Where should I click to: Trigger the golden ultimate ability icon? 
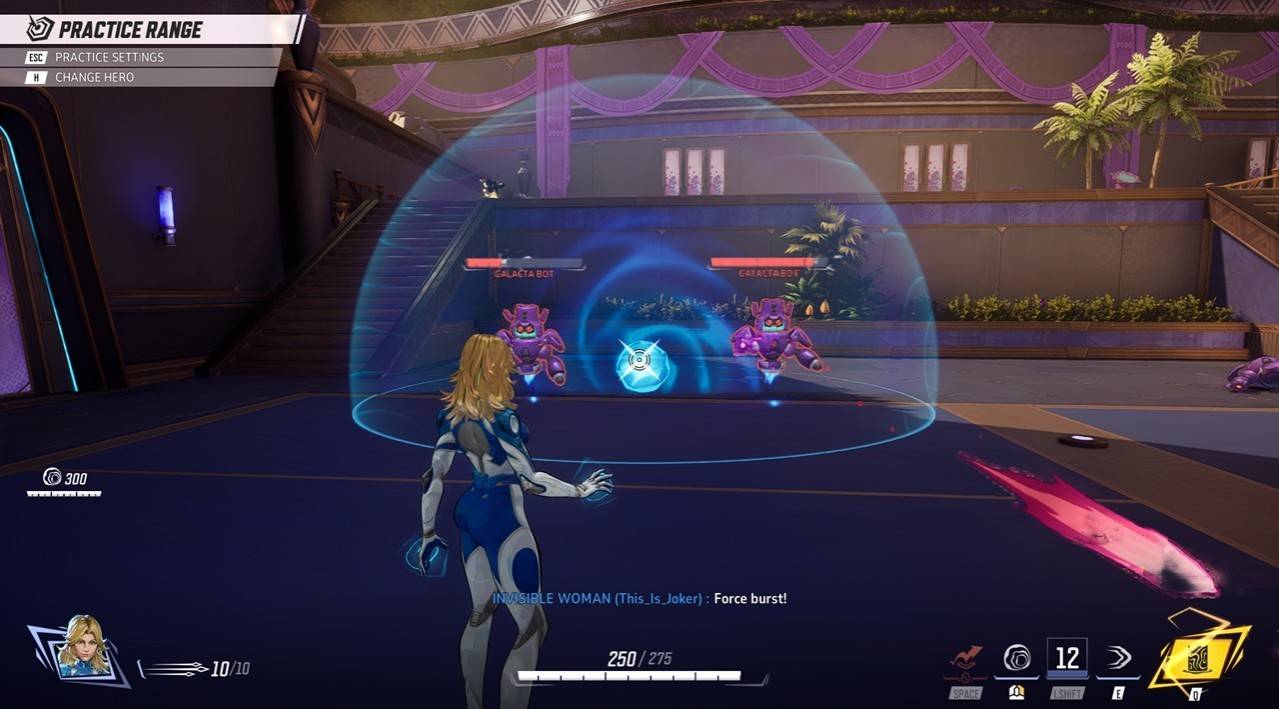(x=1198, y=655)
